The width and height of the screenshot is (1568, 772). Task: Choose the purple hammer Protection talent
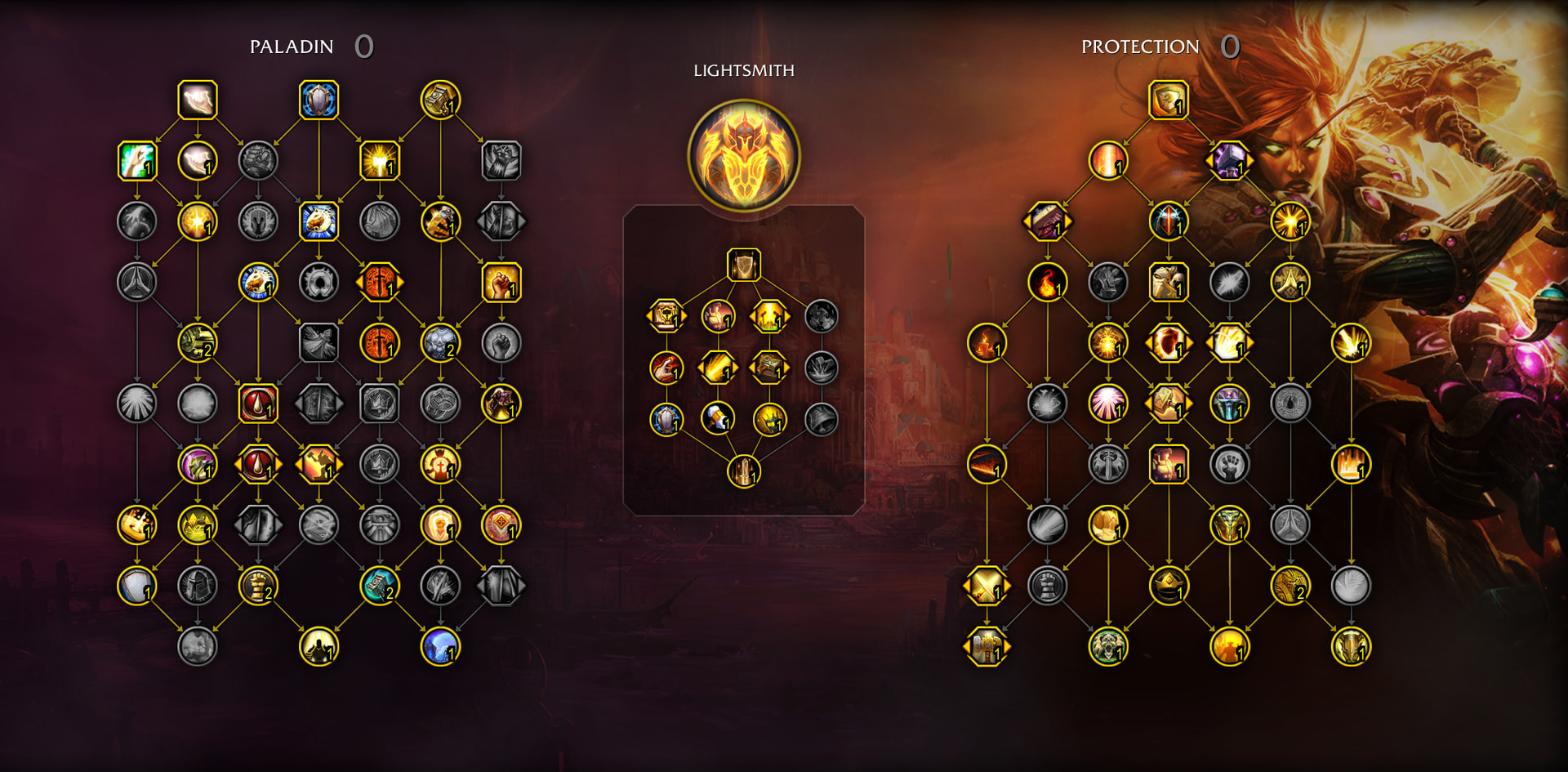[1229, 161]
